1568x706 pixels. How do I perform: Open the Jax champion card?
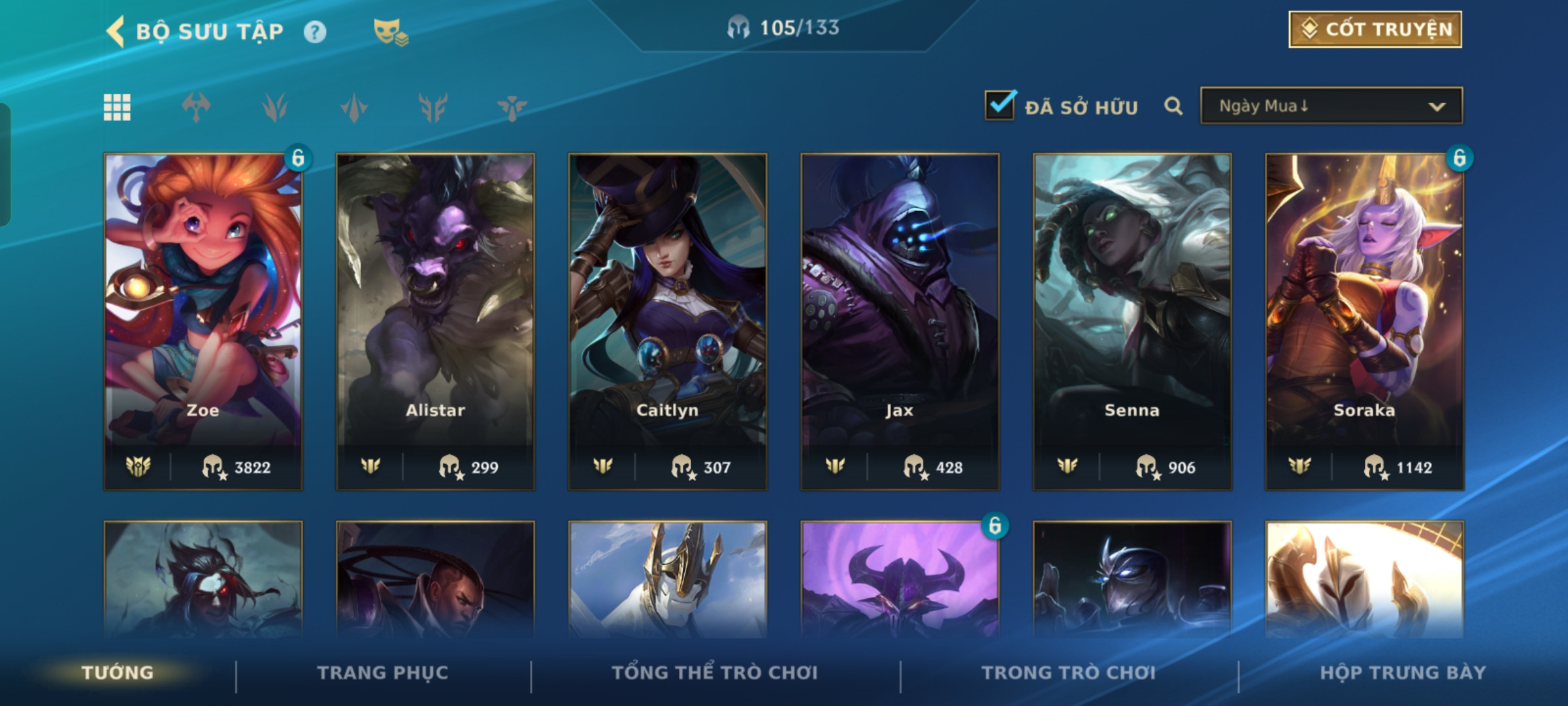900,320
